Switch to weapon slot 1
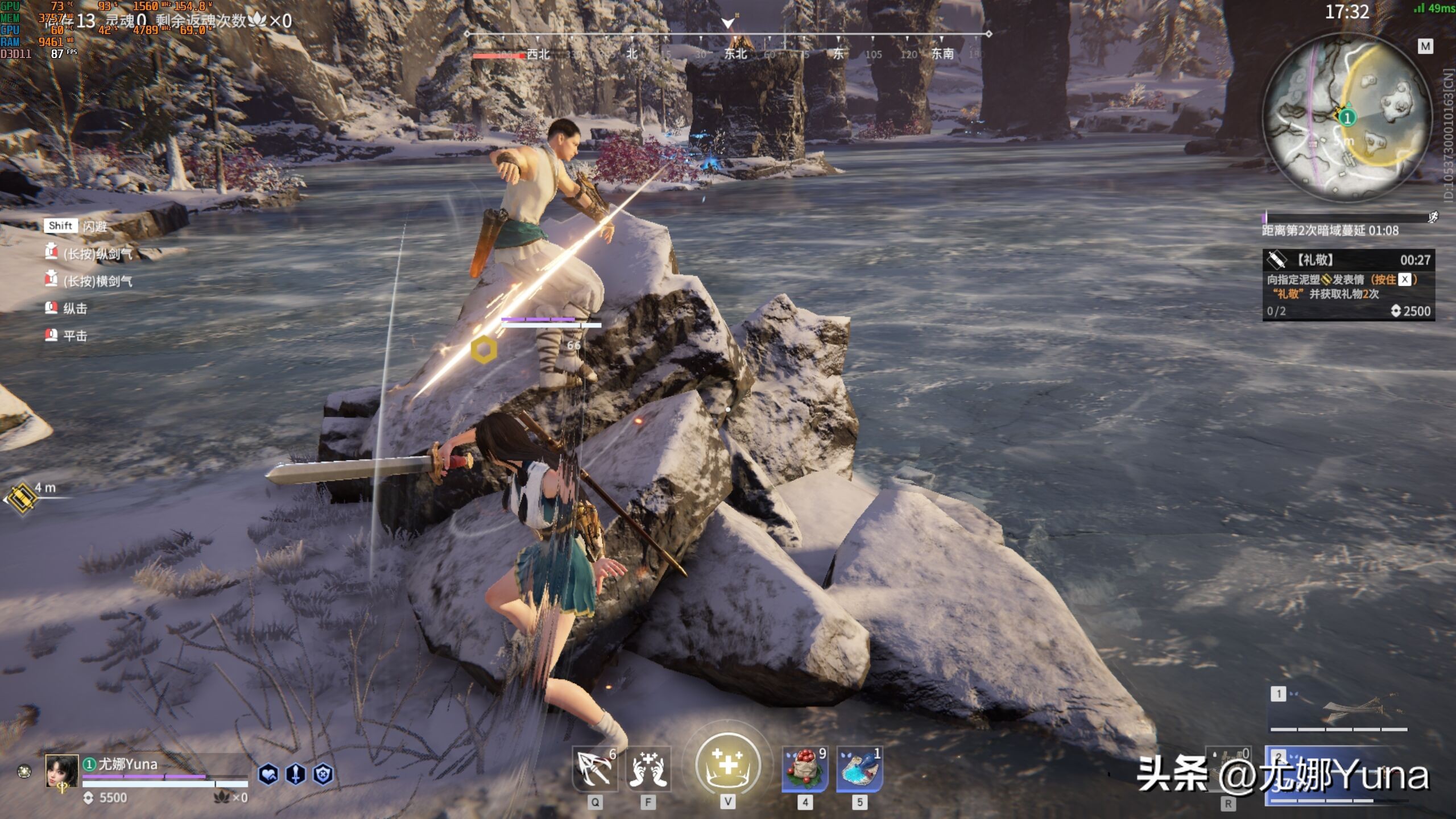The height and width of the screenshot is (819, 1456). pos(1338,711)
